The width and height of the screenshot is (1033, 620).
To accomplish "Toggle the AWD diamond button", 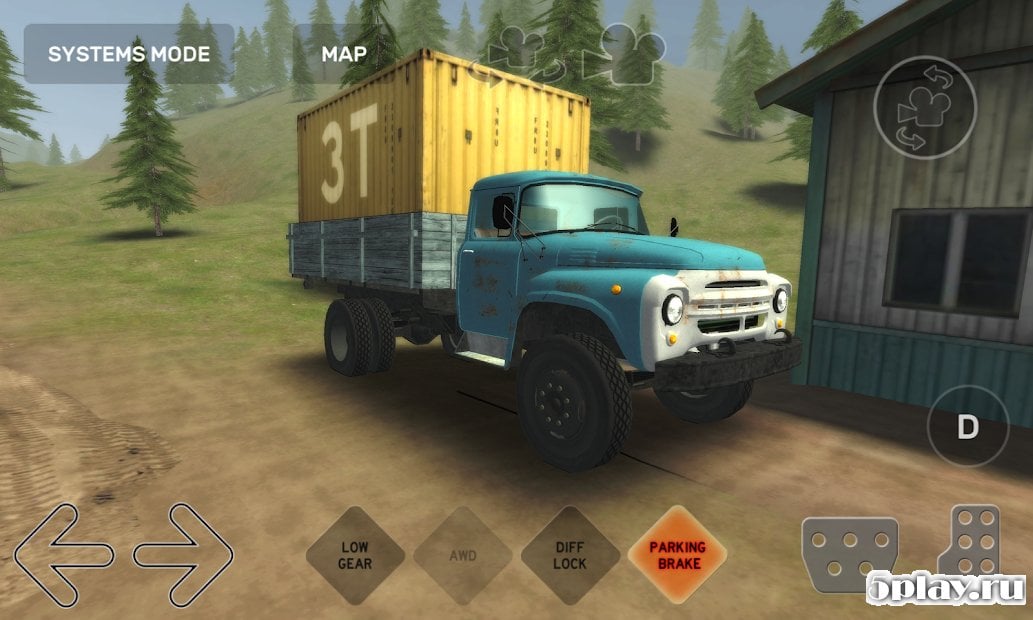I will [x=462, y=555].
